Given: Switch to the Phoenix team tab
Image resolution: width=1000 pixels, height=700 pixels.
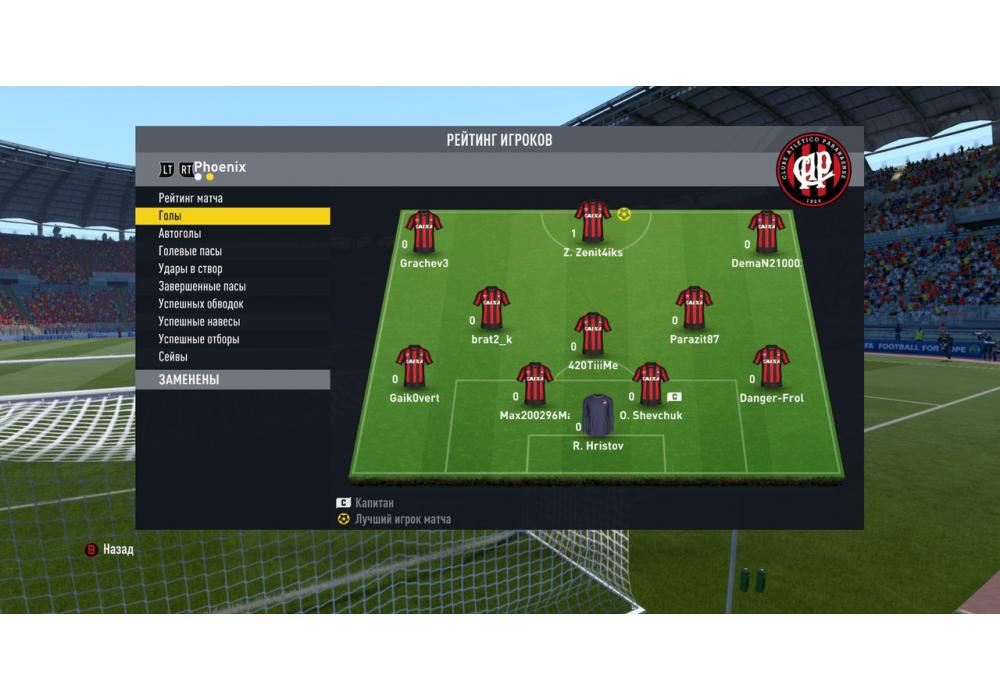Looking at the screenshot, I should pyautogui.click(x=219, y=167).
